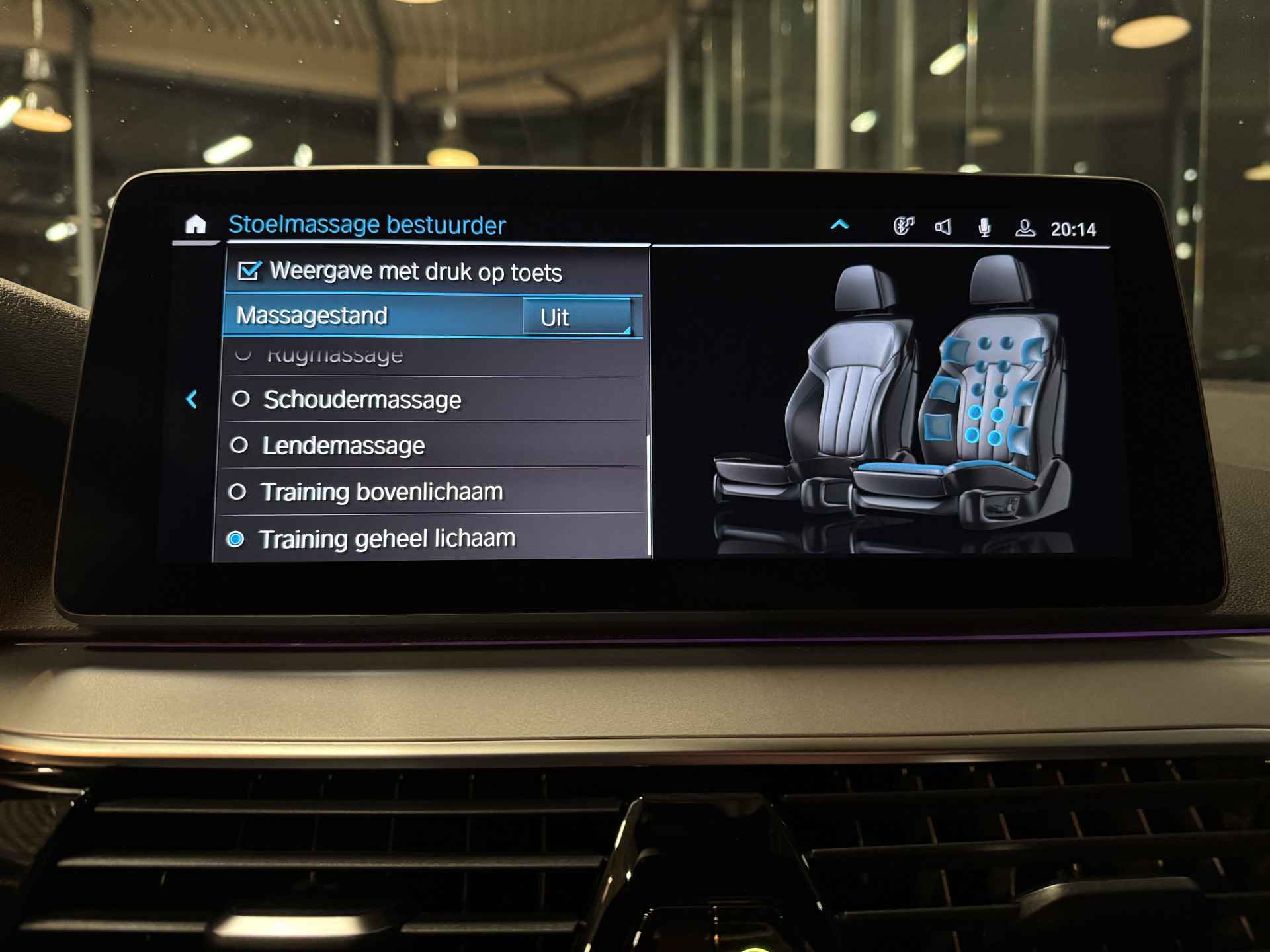Expand the top bar chevron
1270x952 pixels.
pos(839,225)
